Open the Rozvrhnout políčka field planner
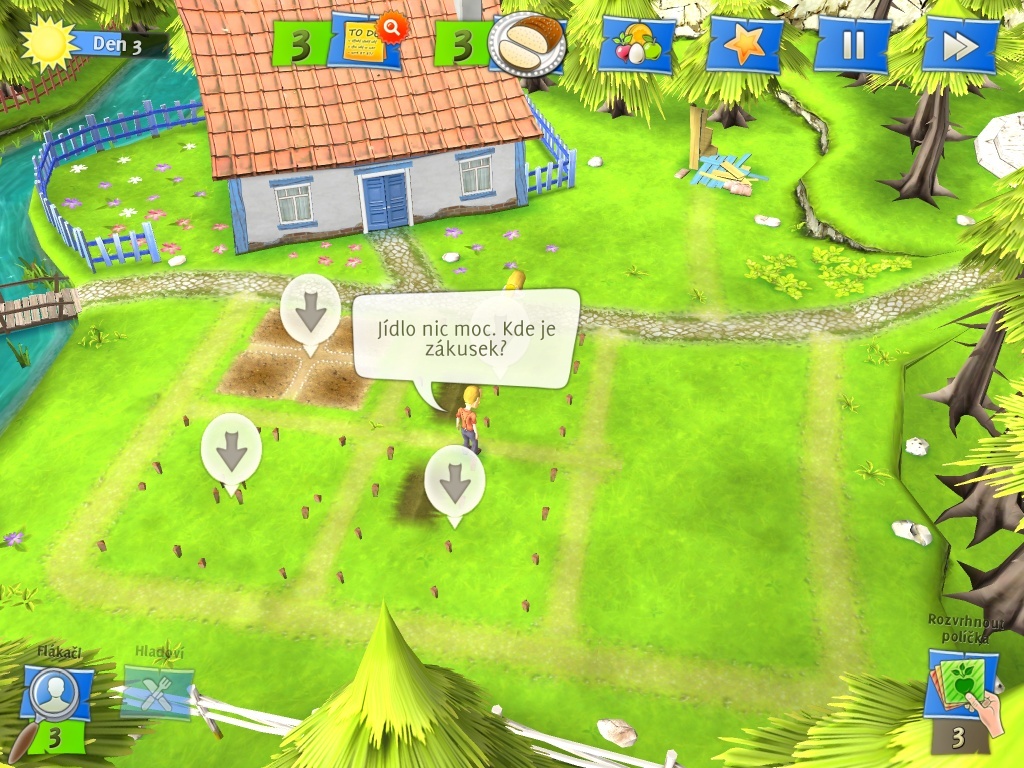Screen dimensions: 1024x768 click(x=963, y=686)
